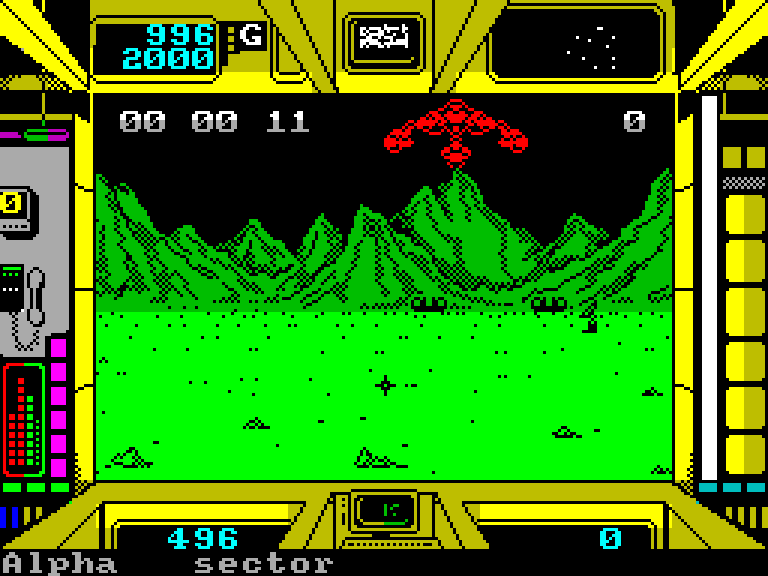Click the star radar scanner display
The image size is (768, 576).
pos(575,44)
